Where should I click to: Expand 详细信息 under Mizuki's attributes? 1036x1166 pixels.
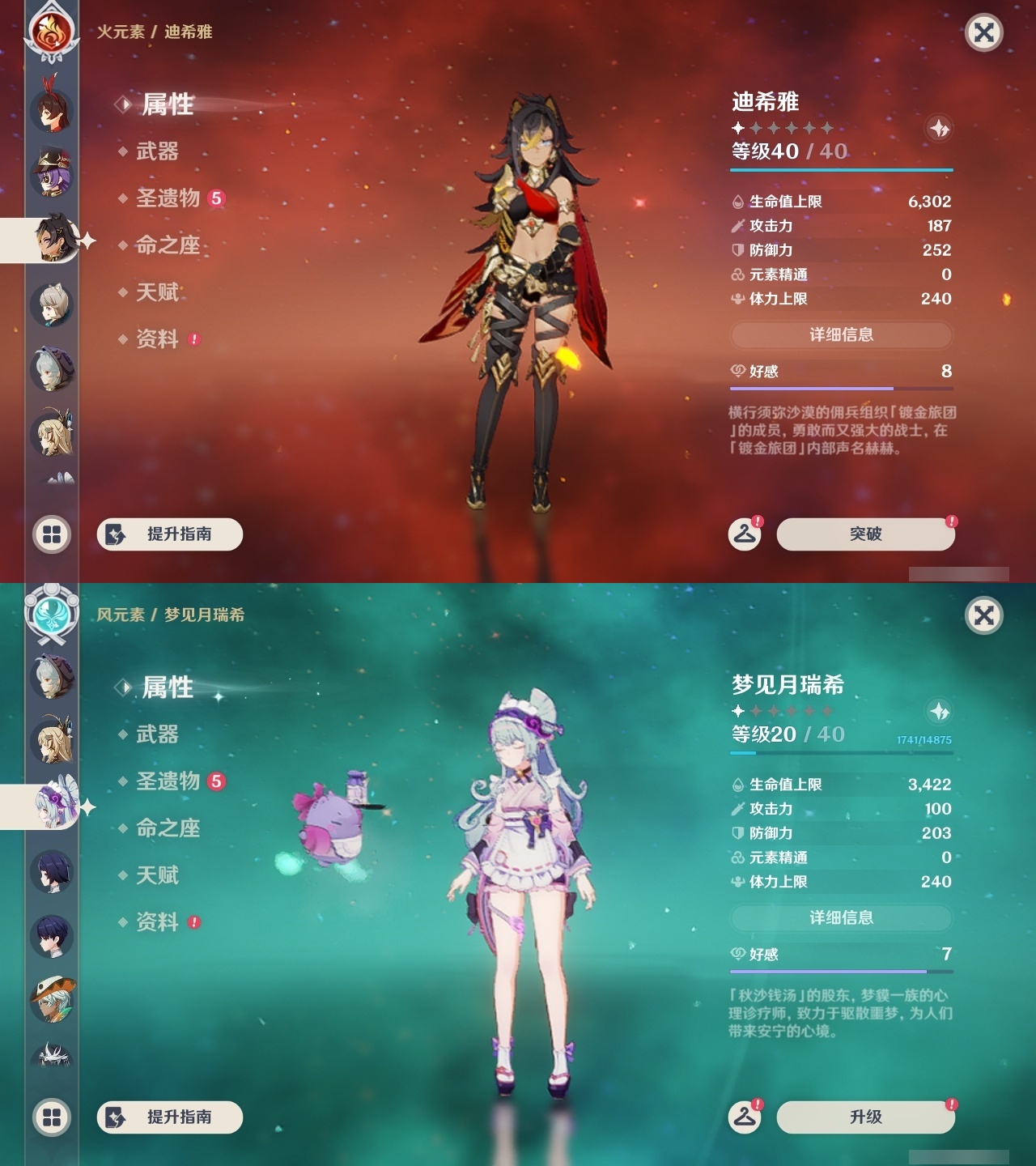[x=842, y=918]
